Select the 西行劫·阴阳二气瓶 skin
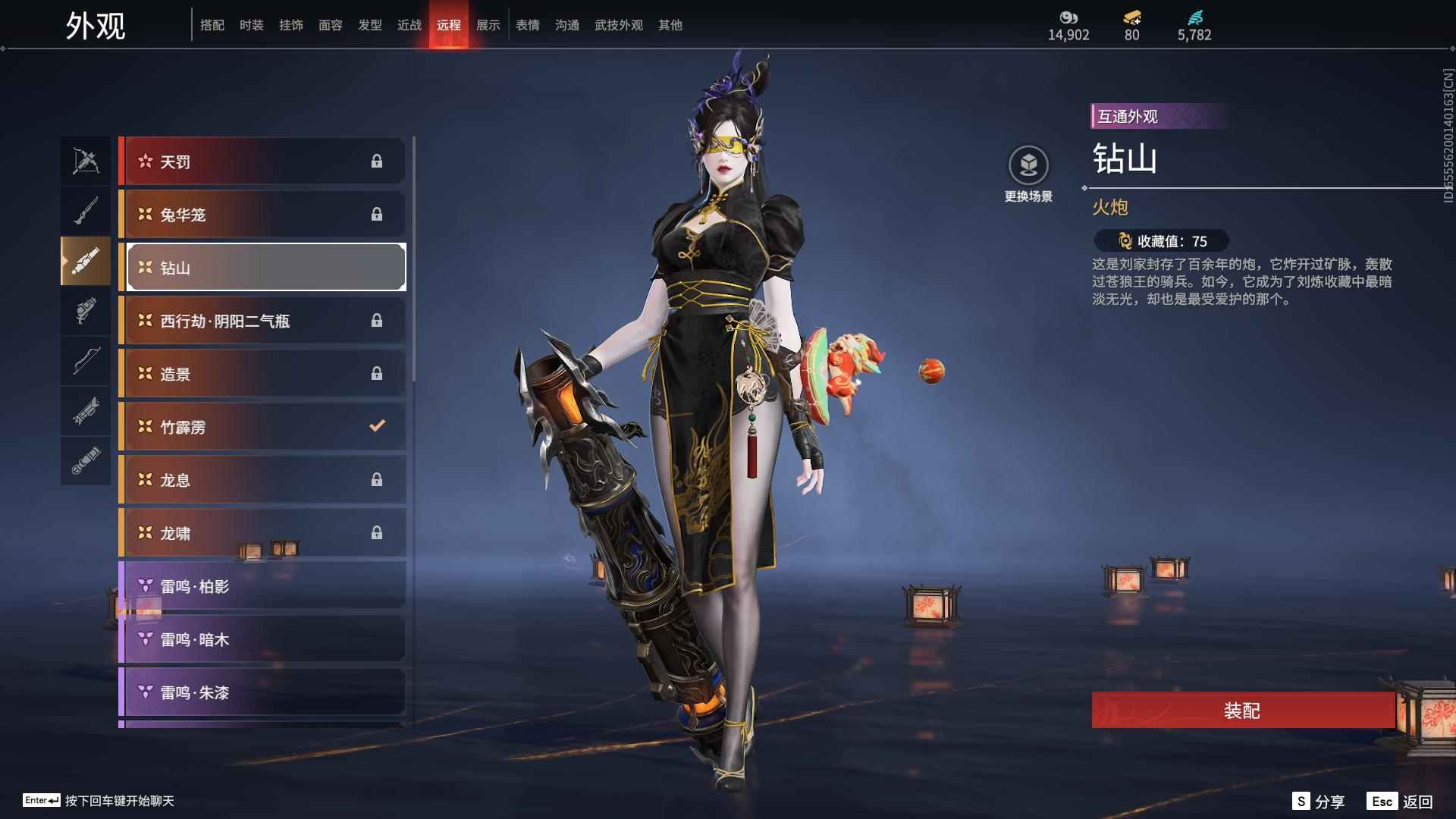The width and height of the screenshot is (1456, 819). pyautogui.click(x=262, y=321)
